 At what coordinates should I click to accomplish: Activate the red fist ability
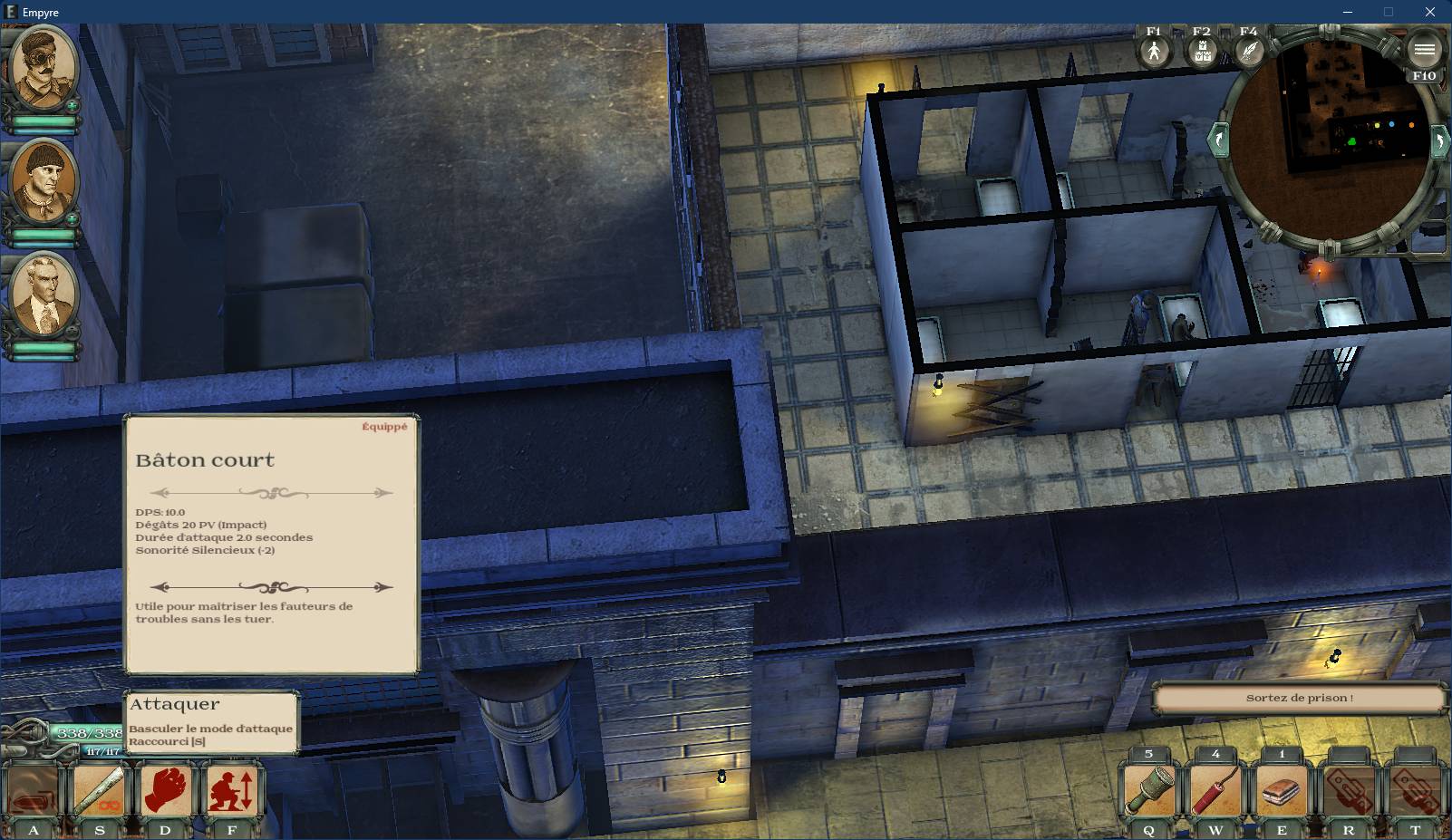pos(165,790)
